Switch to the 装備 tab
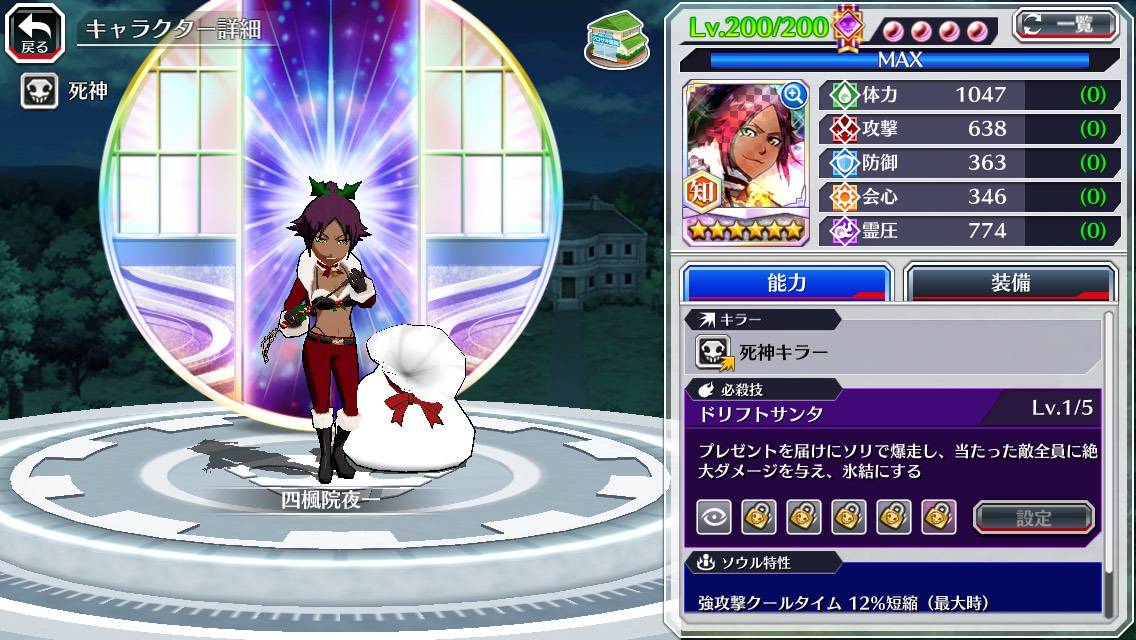 (1010, 283)
